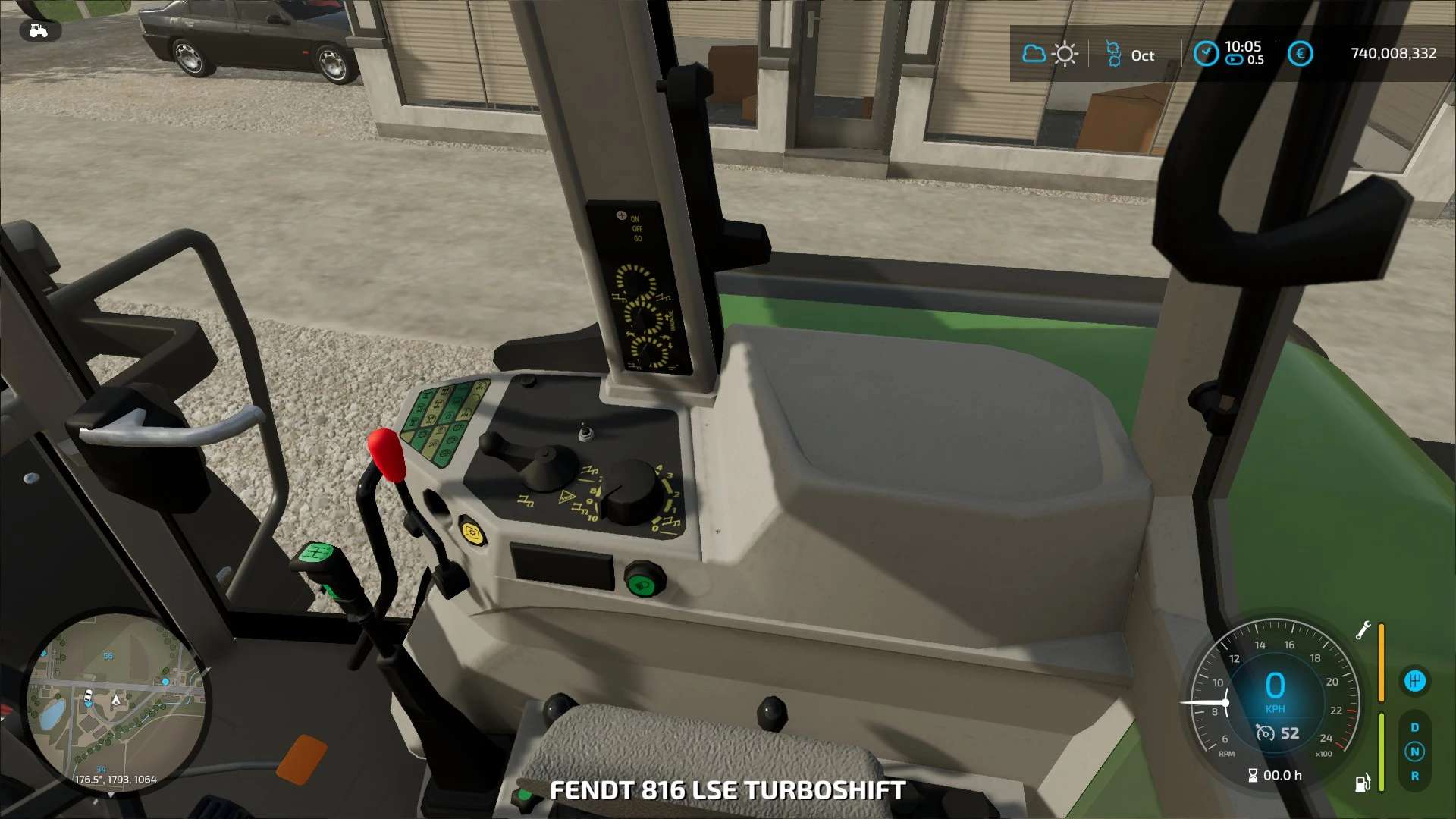This screenshot has height=819, width=1456.
Task: Select gear direction D
Action: pos(1414,727)
